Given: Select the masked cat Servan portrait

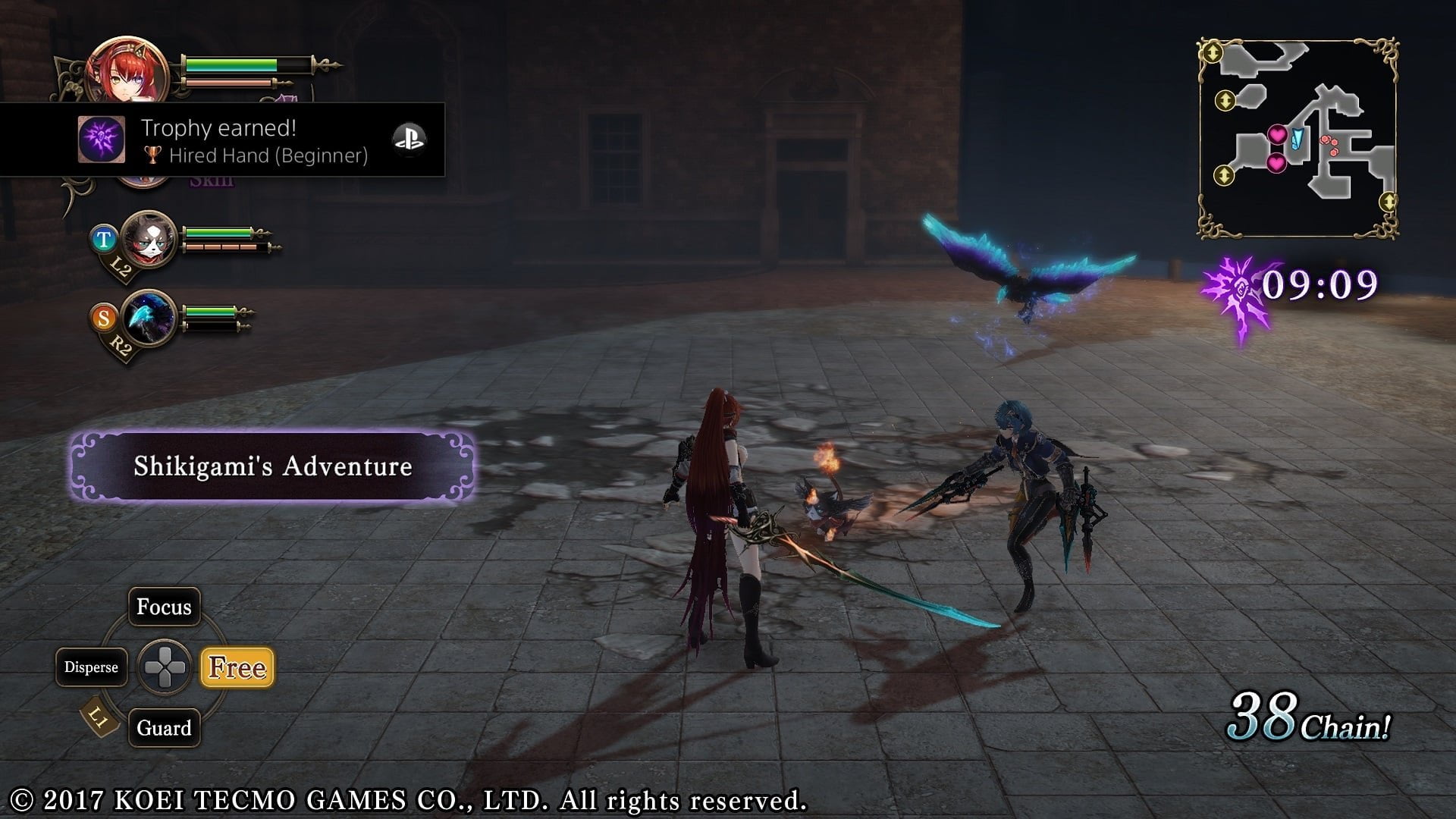Looking at the screenshot, I should pos(149,239).
